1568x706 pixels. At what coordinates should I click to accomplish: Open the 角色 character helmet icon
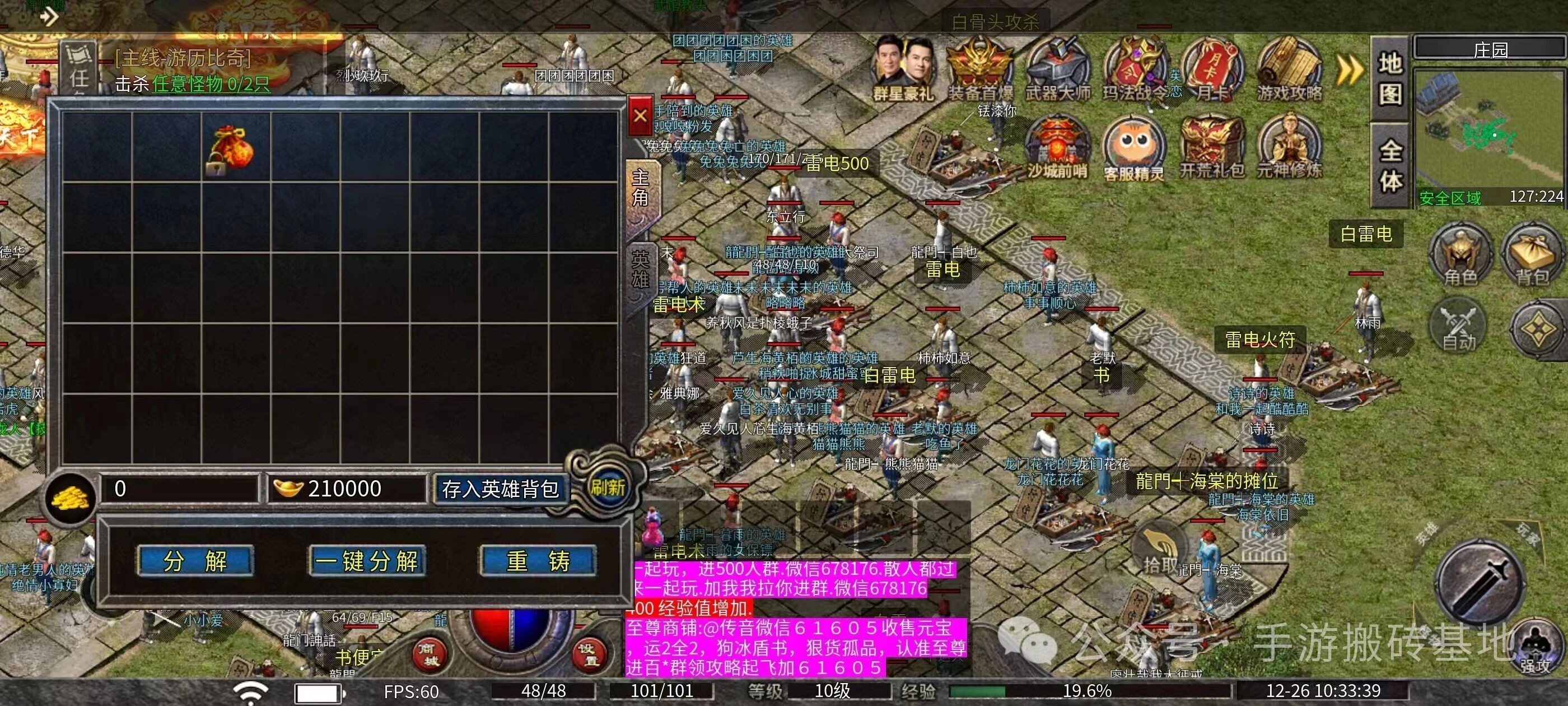click(x=1460, y=254)
